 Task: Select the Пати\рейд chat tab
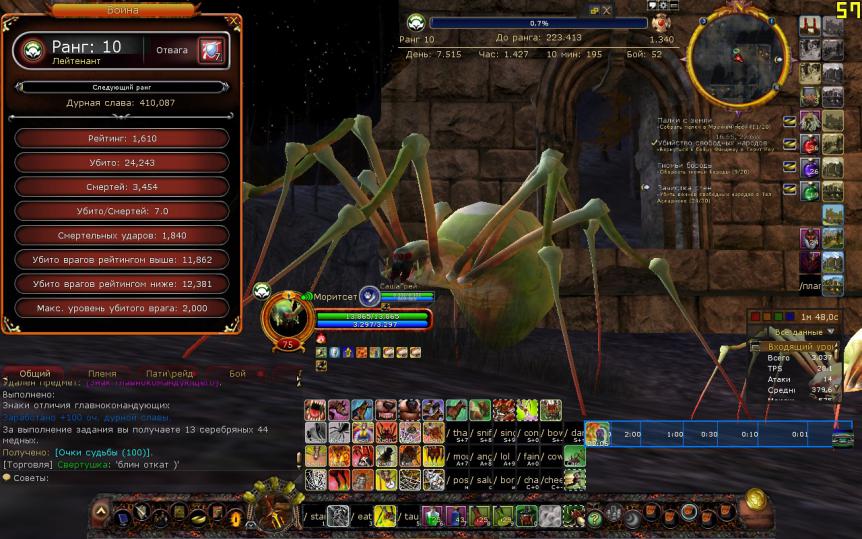click(x=169, y=373)
